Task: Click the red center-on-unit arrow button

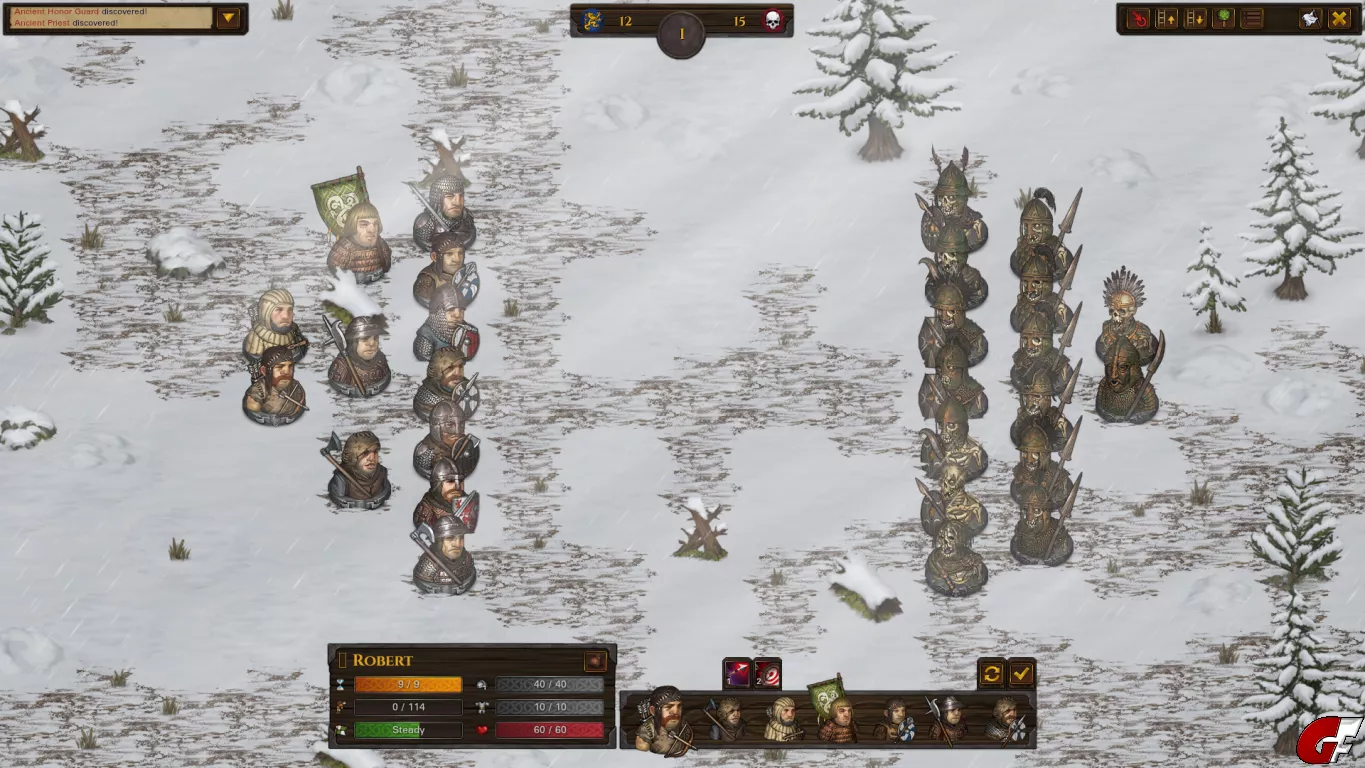Action: coord(1139,18)
